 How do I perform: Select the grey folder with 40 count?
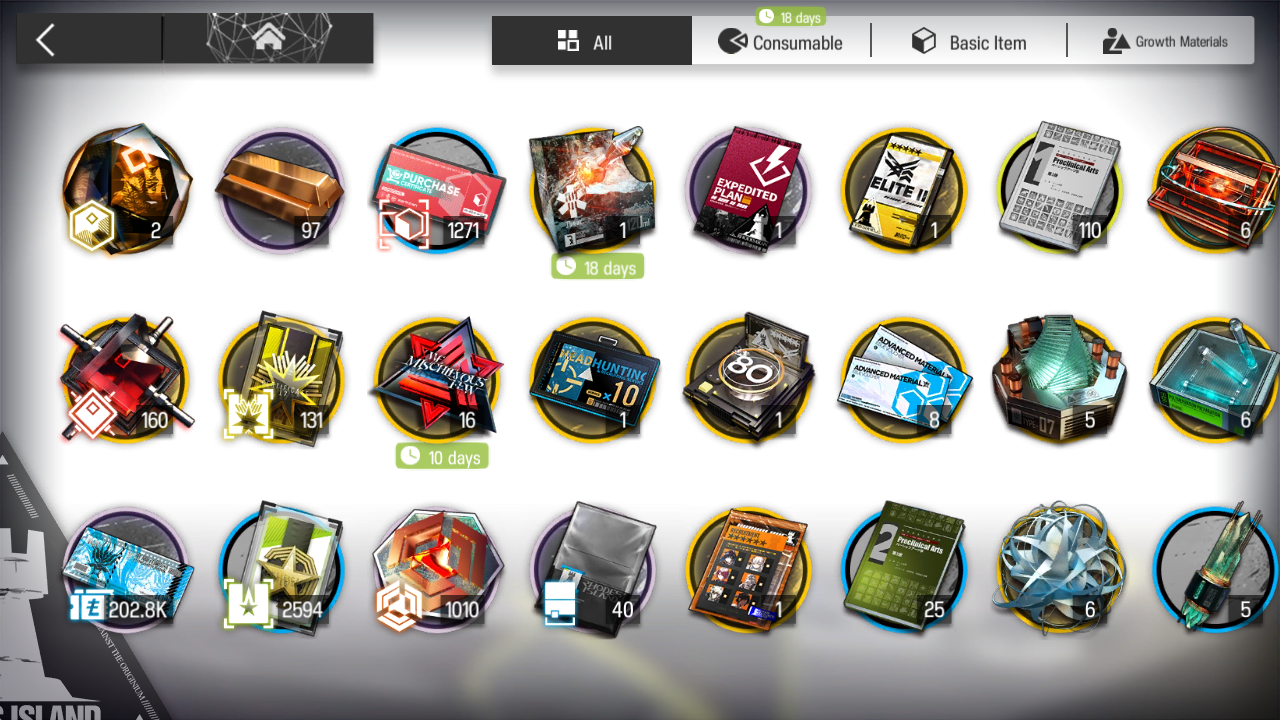pyautogui.click(x=593, y=568)
